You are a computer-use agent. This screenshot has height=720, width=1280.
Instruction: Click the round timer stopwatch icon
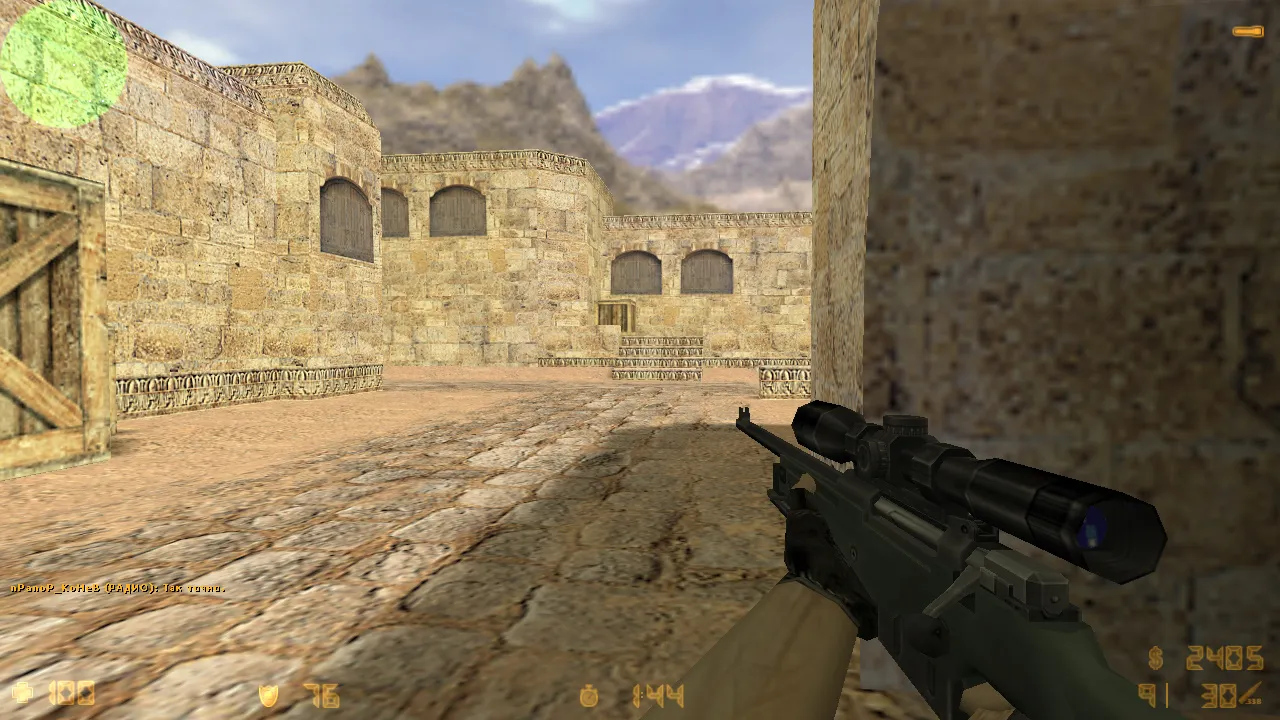pos(590,695)
